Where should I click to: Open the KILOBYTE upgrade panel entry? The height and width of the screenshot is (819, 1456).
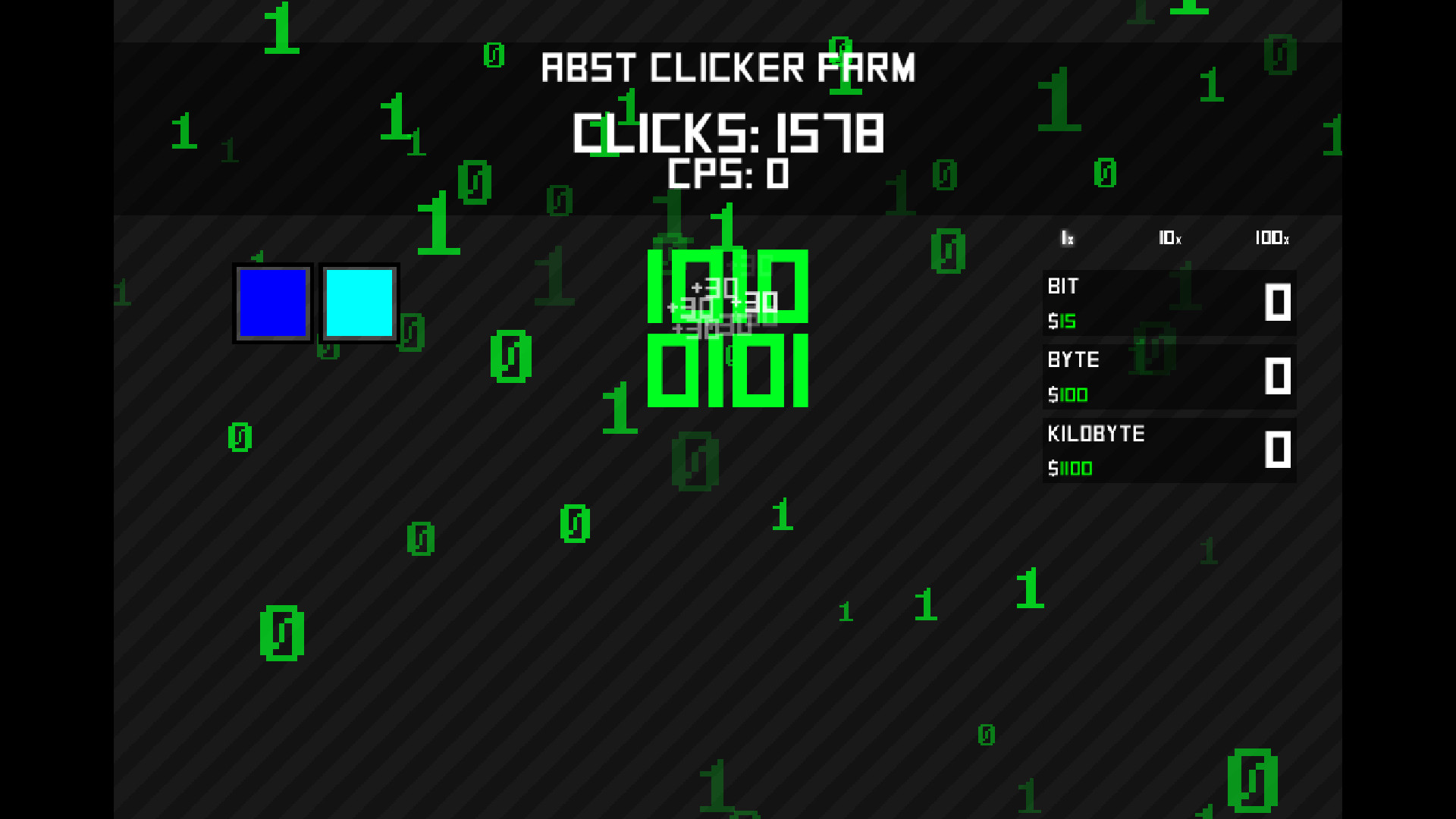click(x=1168, y=450)
